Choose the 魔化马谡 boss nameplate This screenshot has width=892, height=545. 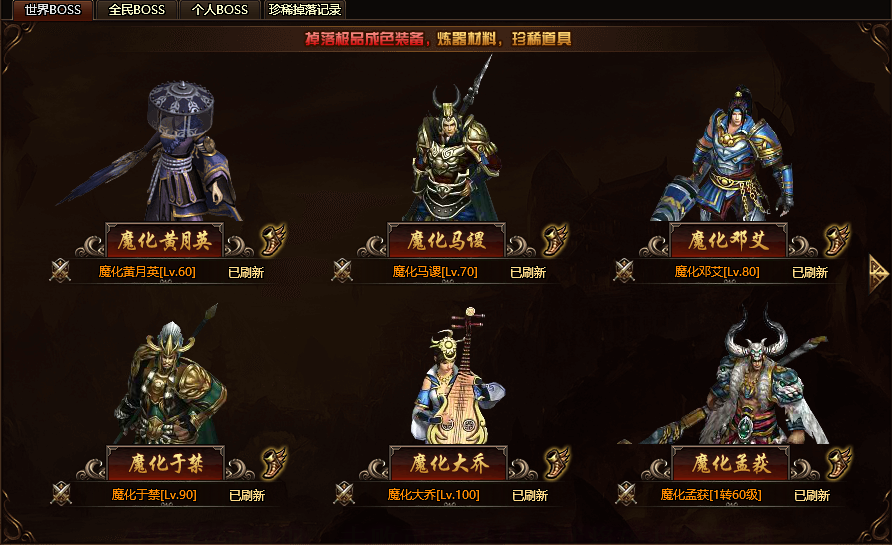pos(446,240)
